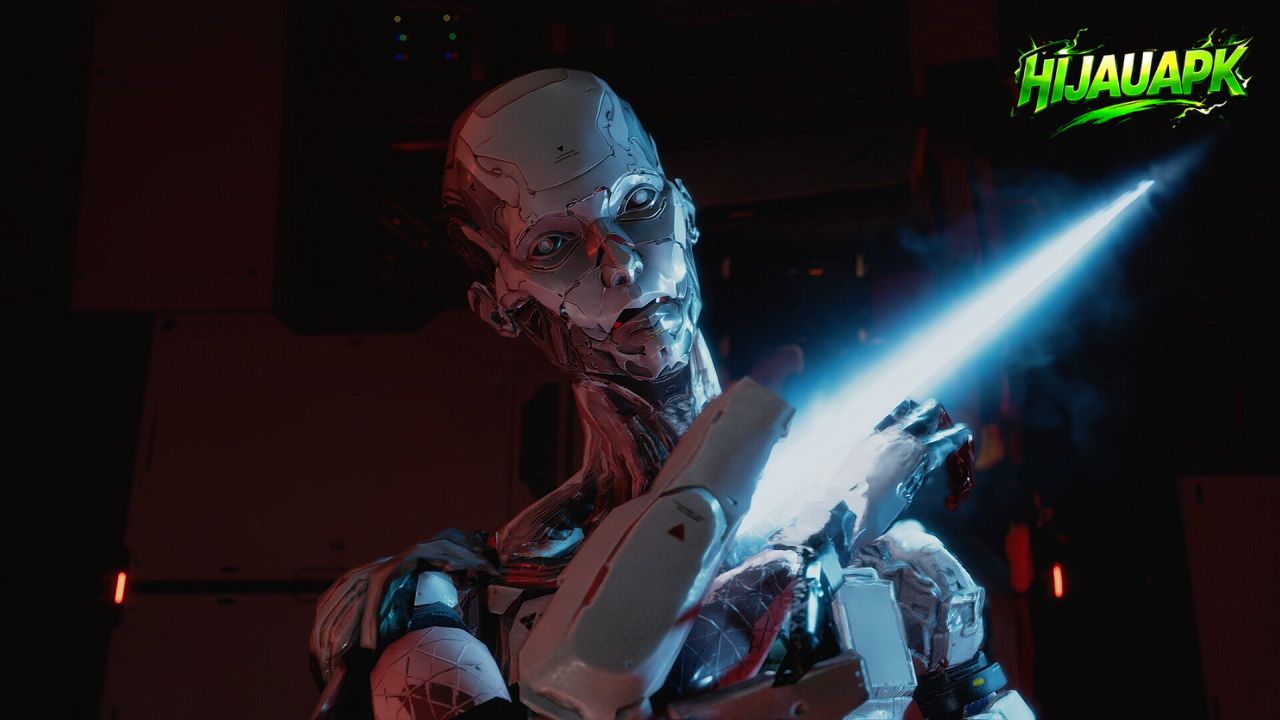The height and width of the screenshot is (720, 1280).
Task: Click the HIJAUAPK watermark logo
Action: tap(1132, 78)
